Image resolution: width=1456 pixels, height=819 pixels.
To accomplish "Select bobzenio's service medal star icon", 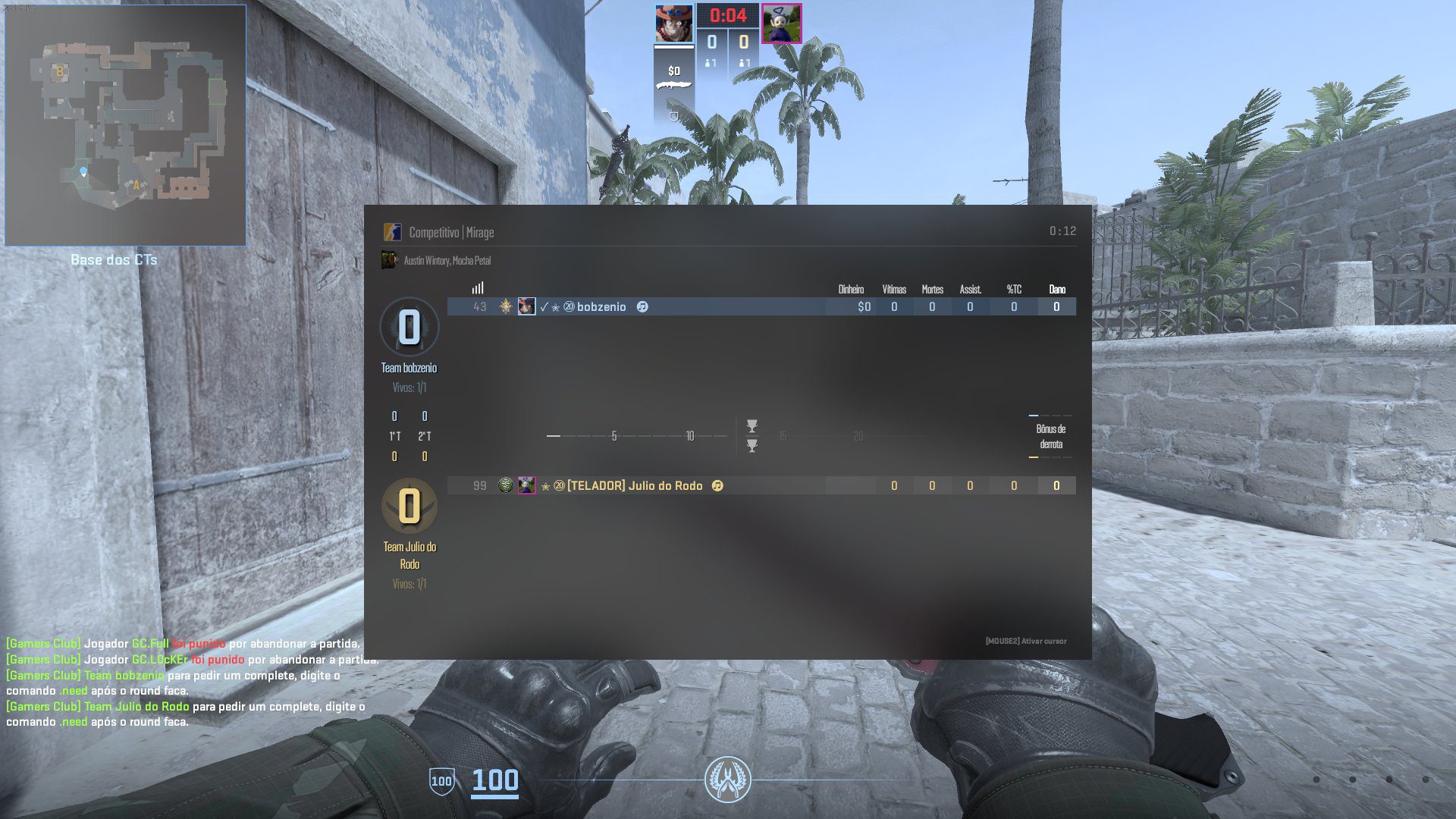I will pos(556,306).
